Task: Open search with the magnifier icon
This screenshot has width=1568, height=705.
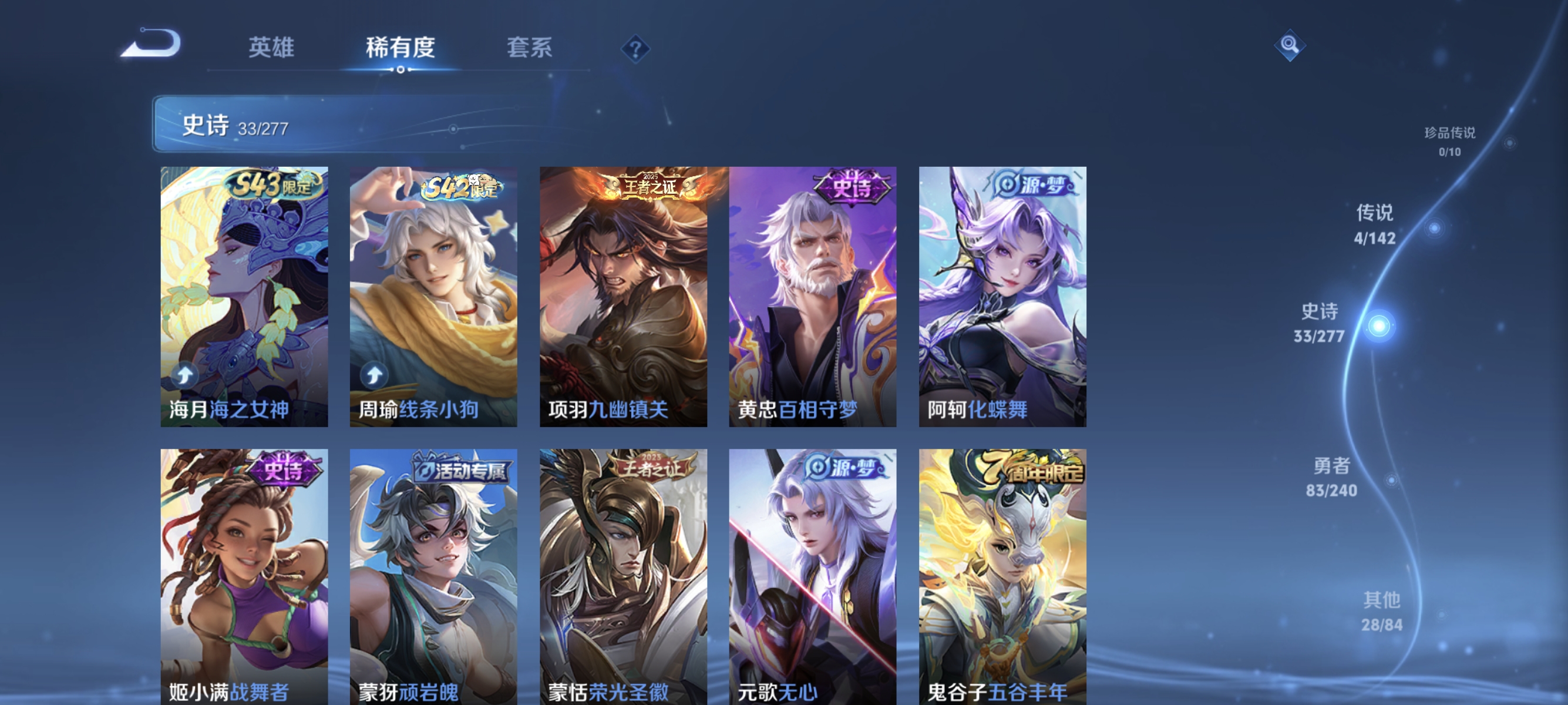Action: click(x=1290, y=45)
